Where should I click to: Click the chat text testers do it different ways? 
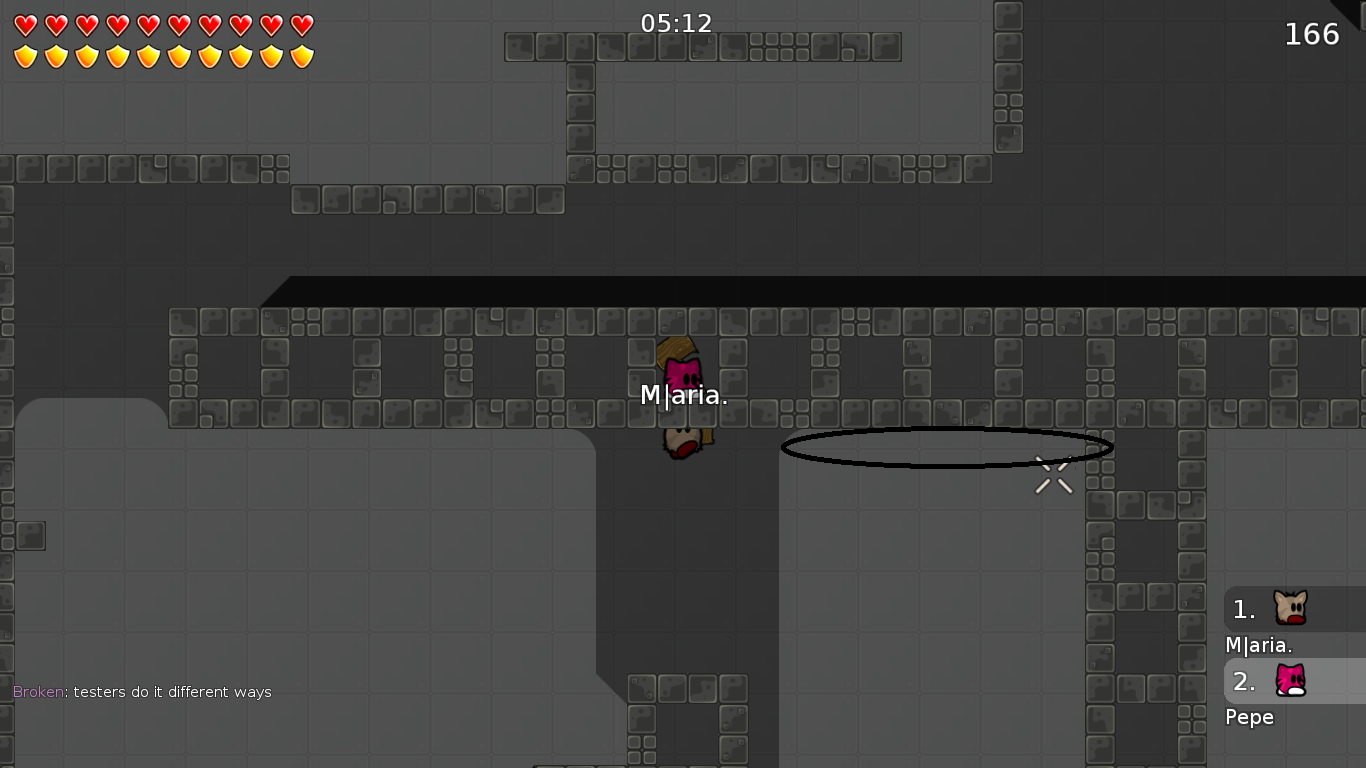tap(172, 691)
